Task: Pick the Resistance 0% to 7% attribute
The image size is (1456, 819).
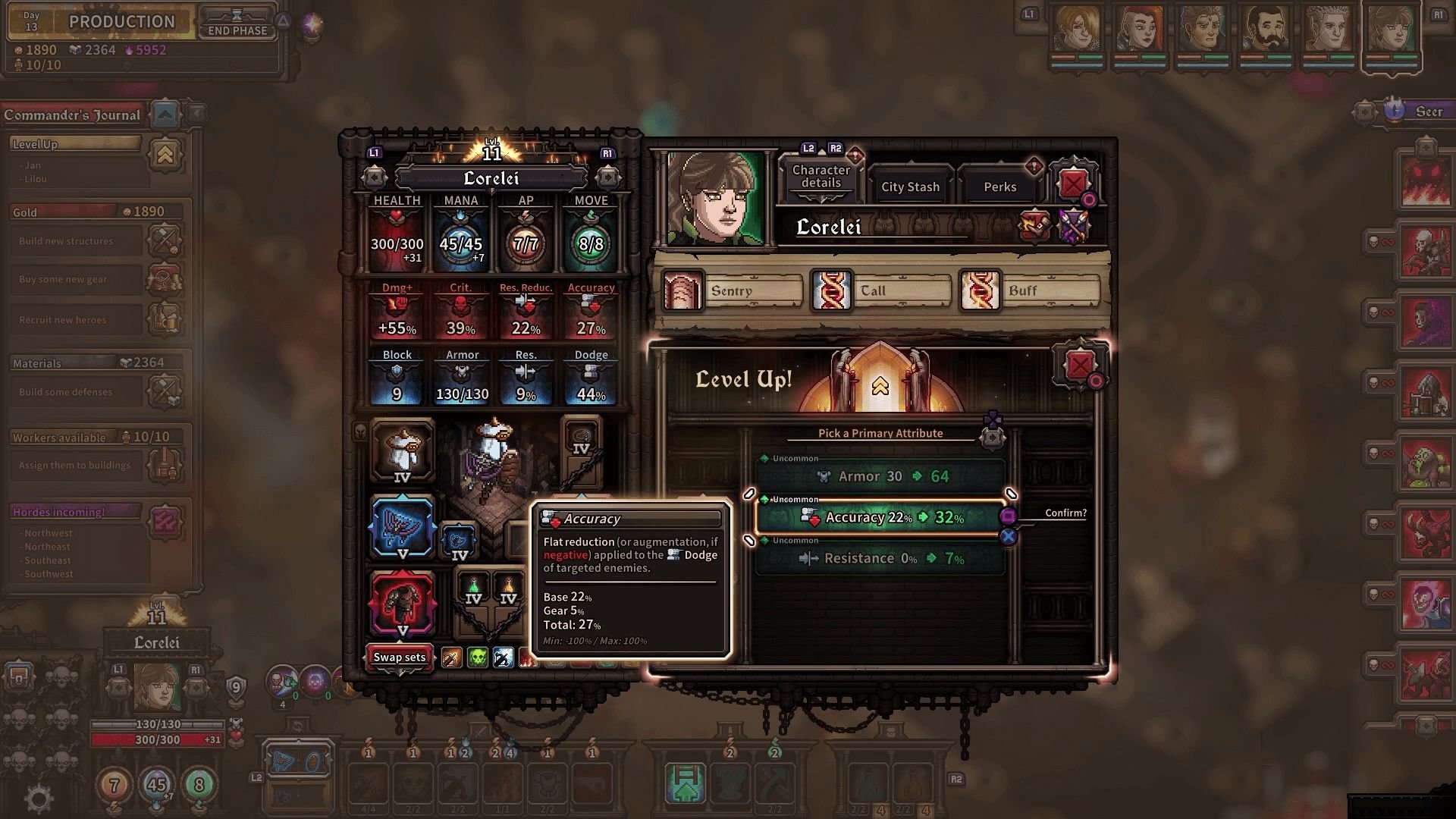Action: [881, 559]
